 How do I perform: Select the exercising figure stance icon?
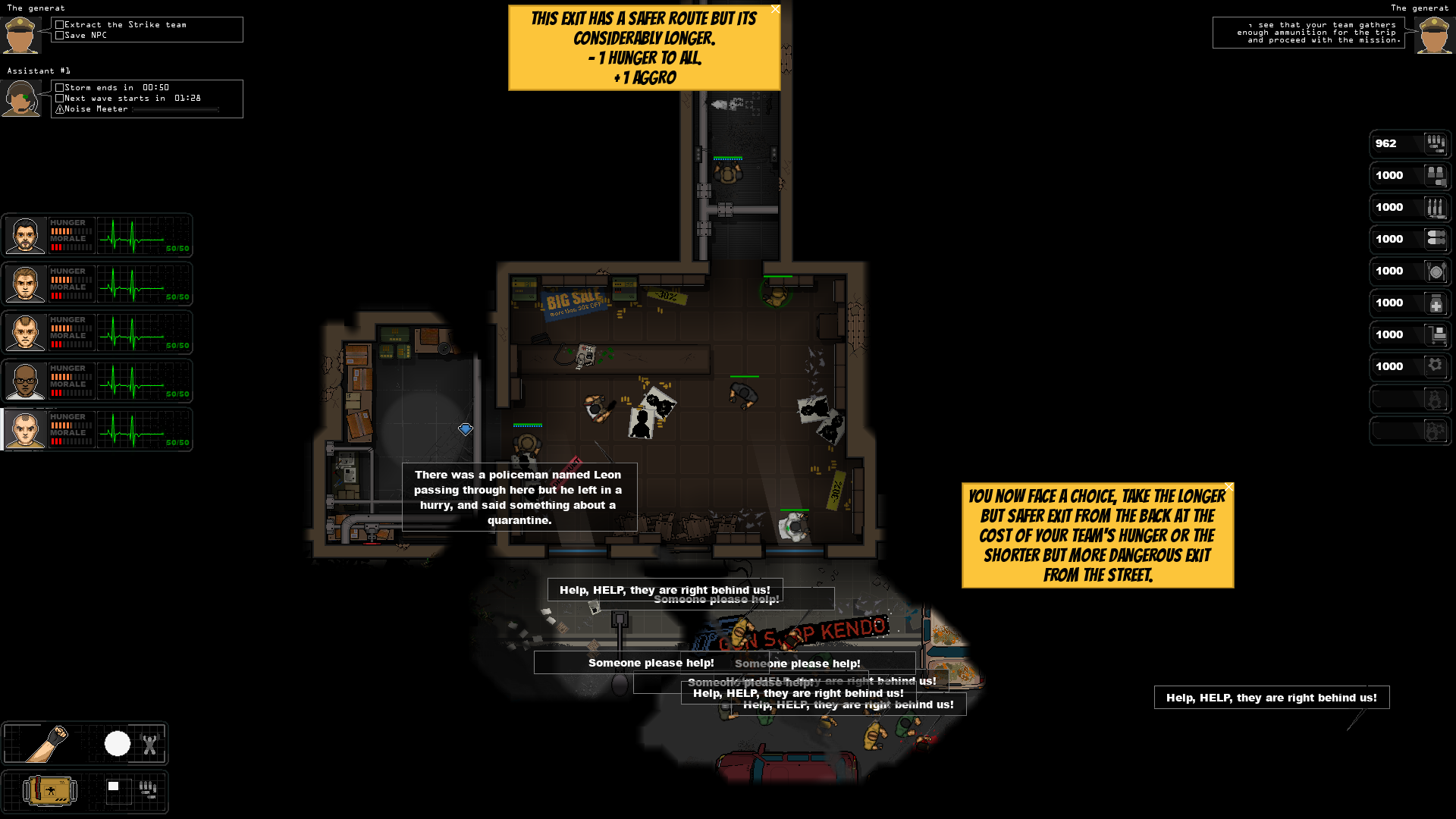tap(150, 744)
